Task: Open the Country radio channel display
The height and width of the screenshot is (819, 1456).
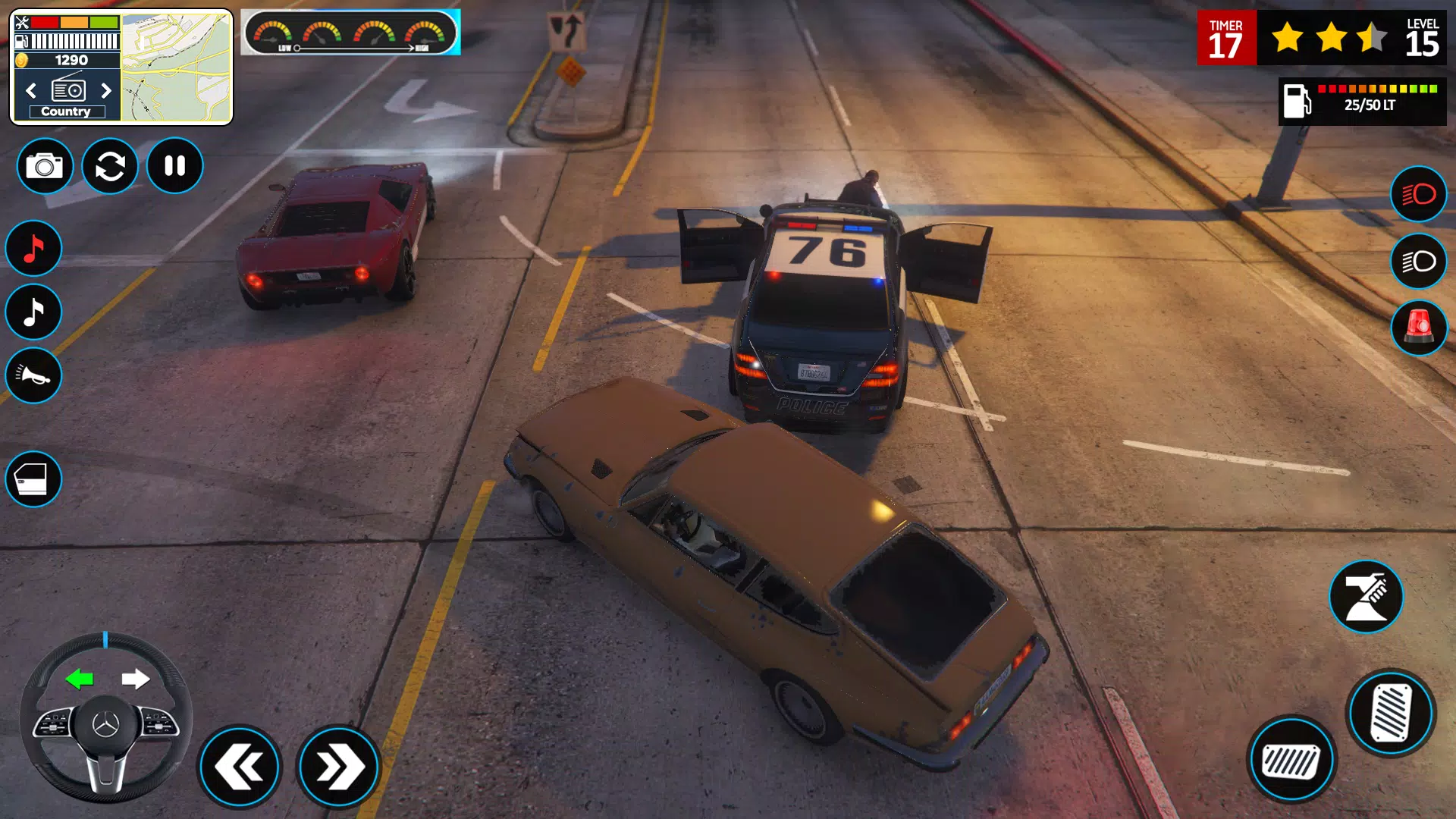Action: [66, 111]
